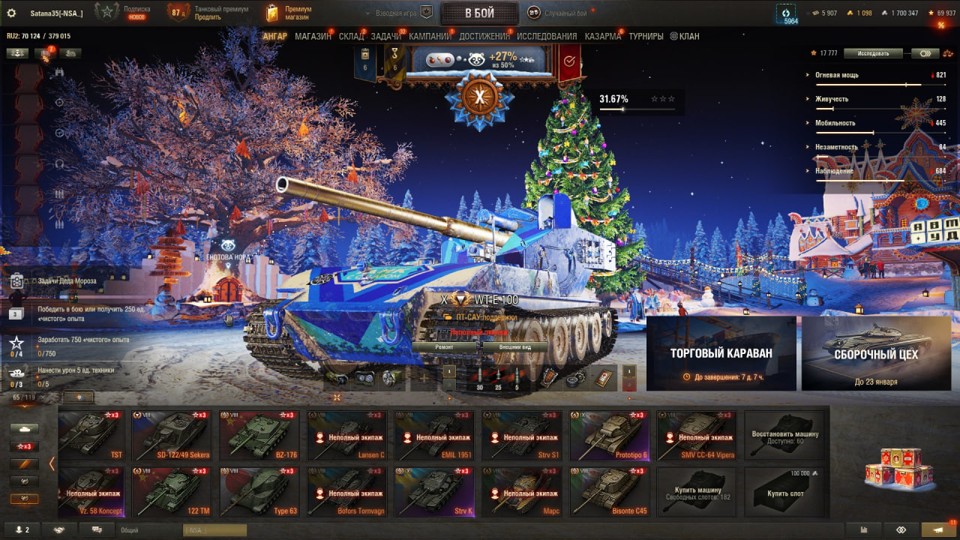This screenshot has width=960, height=540.
Task: Show the ИССЛЕДОВАНИЯ tab
Action: pyautogui.click(x=547, y=37)
